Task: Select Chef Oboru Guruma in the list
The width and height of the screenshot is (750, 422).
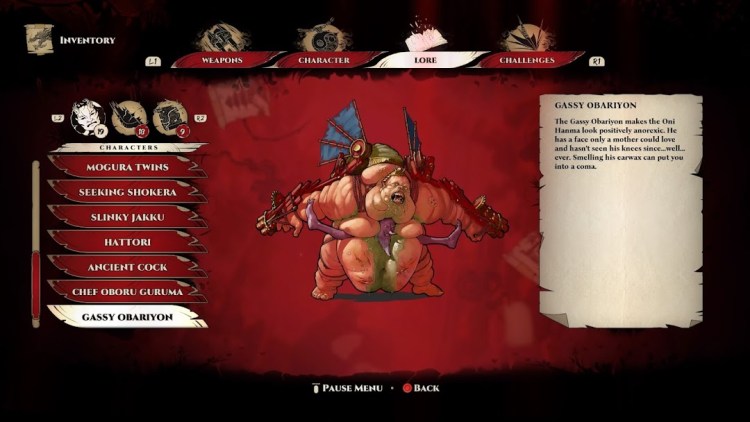Action: pyautogui.click(x=125, y=292)
